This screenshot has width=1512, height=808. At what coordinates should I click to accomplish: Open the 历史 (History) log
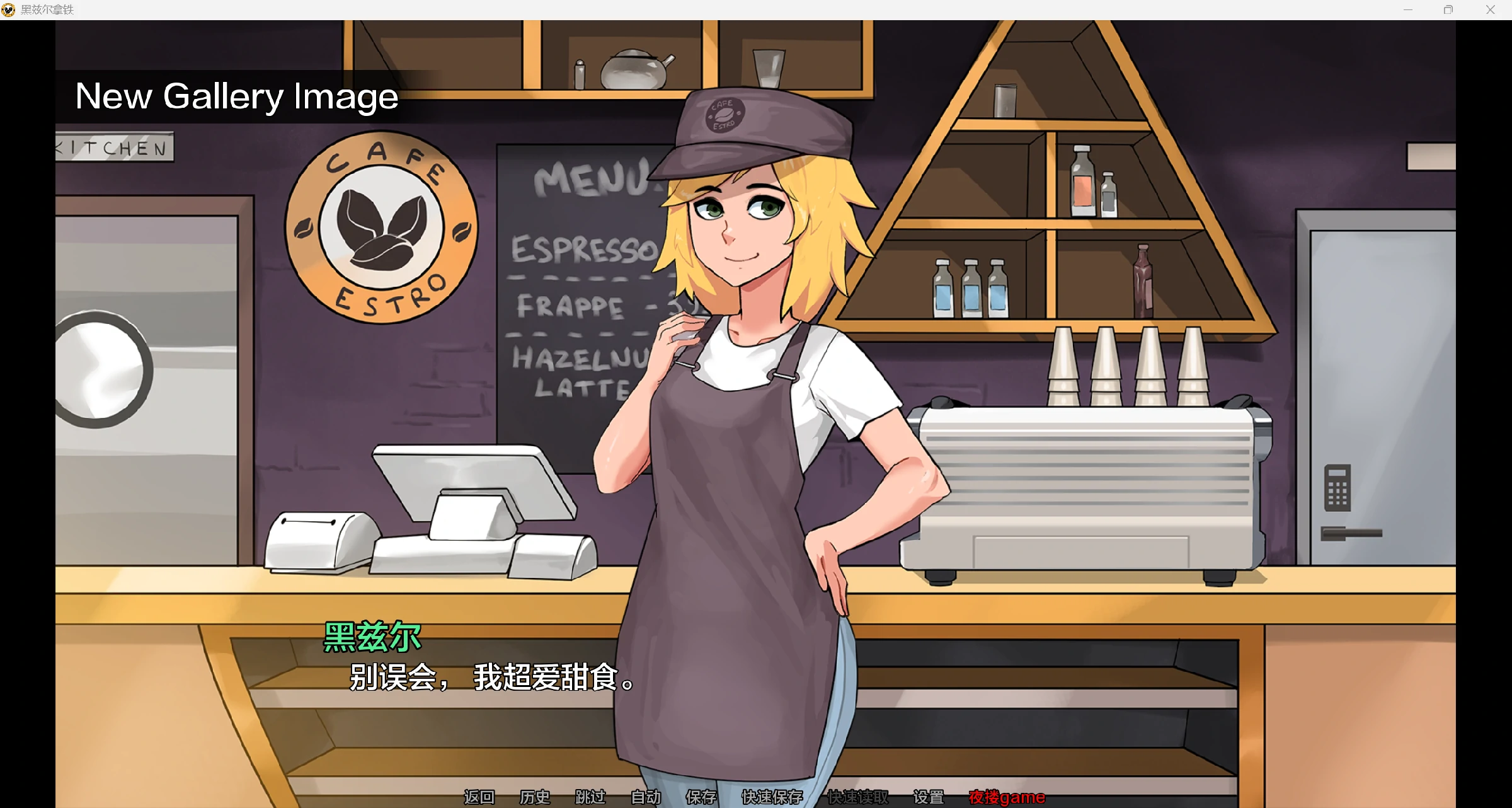pos(534,797)
